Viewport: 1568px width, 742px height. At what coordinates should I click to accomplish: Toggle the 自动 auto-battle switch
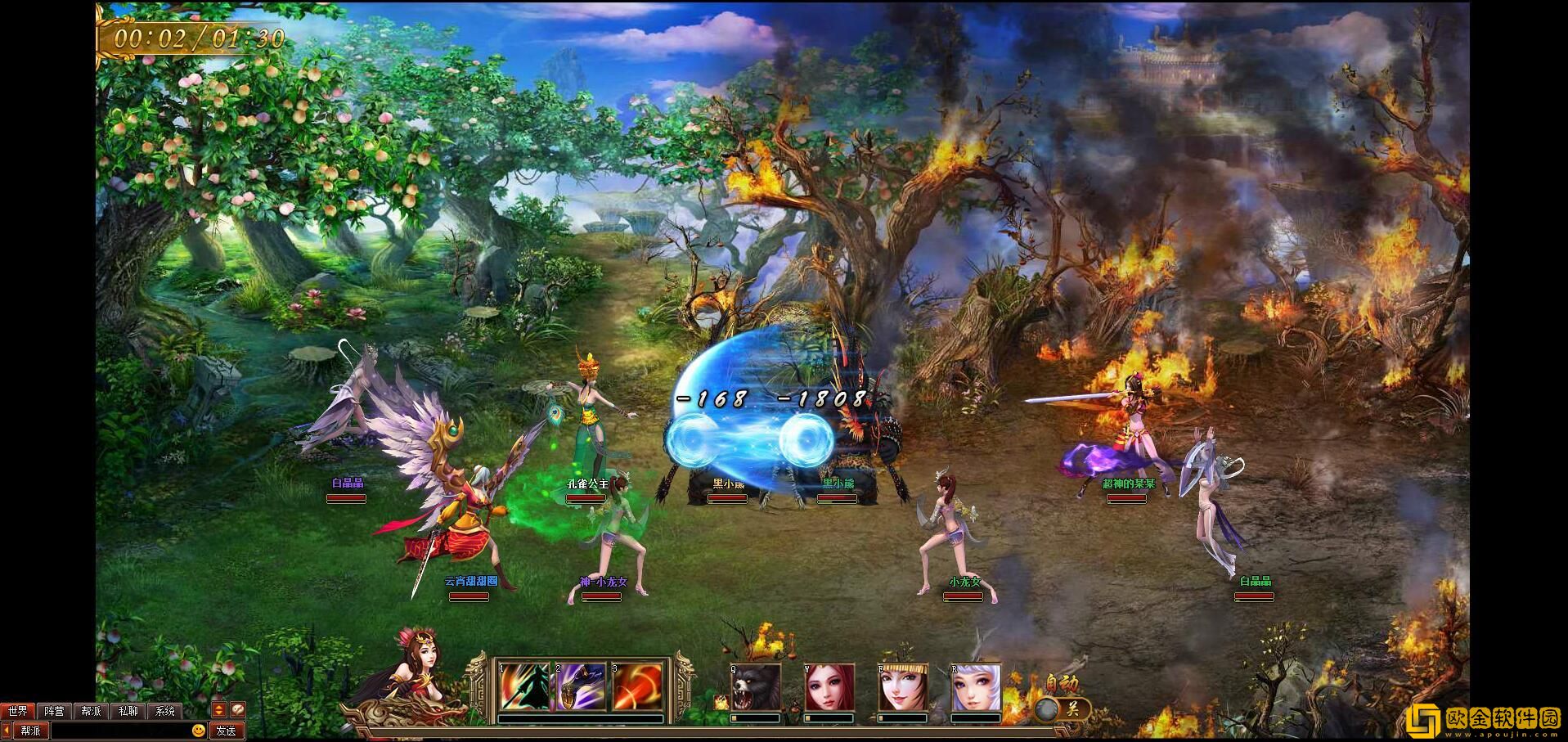coord(1063,708)
